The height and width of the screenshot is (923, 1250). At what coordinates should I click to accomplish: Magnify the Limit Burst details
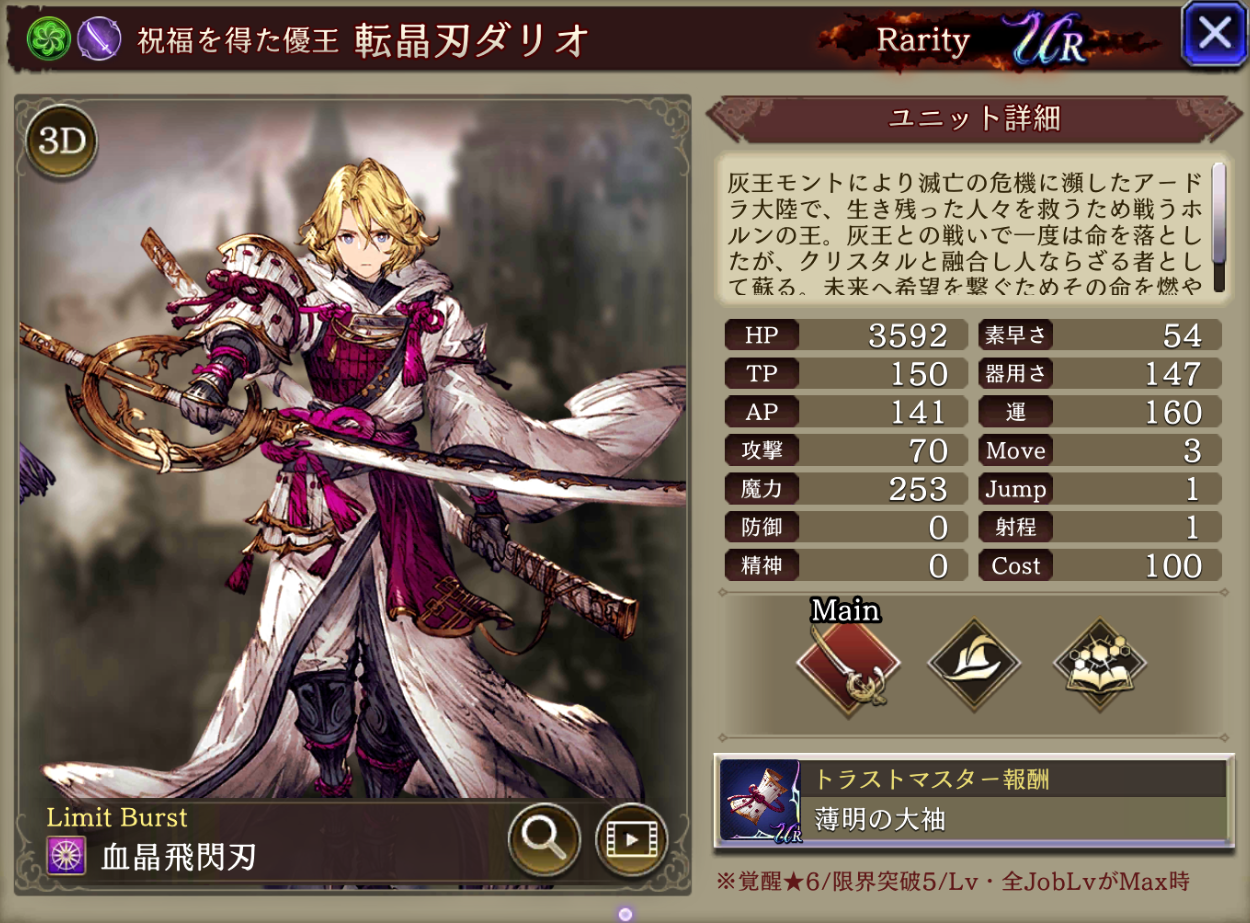click(544, 838)
